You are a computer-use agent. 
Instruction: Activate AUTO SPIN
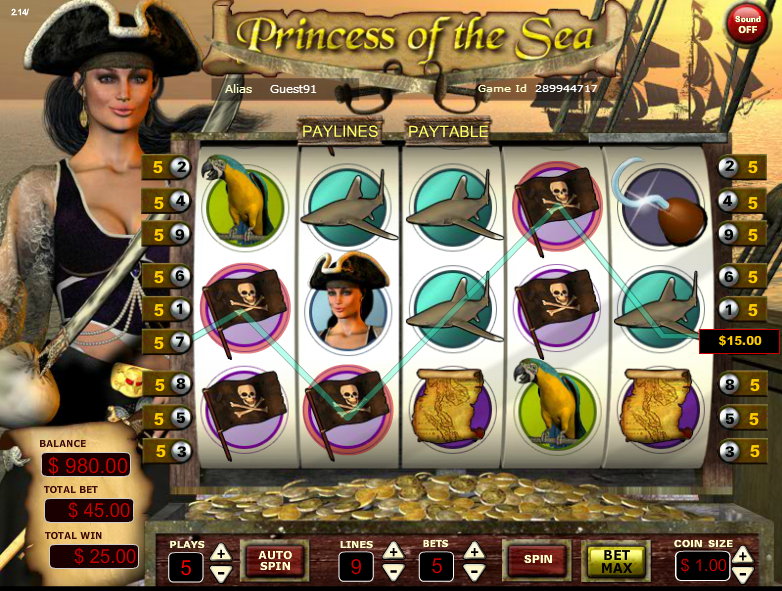[275, 560]
